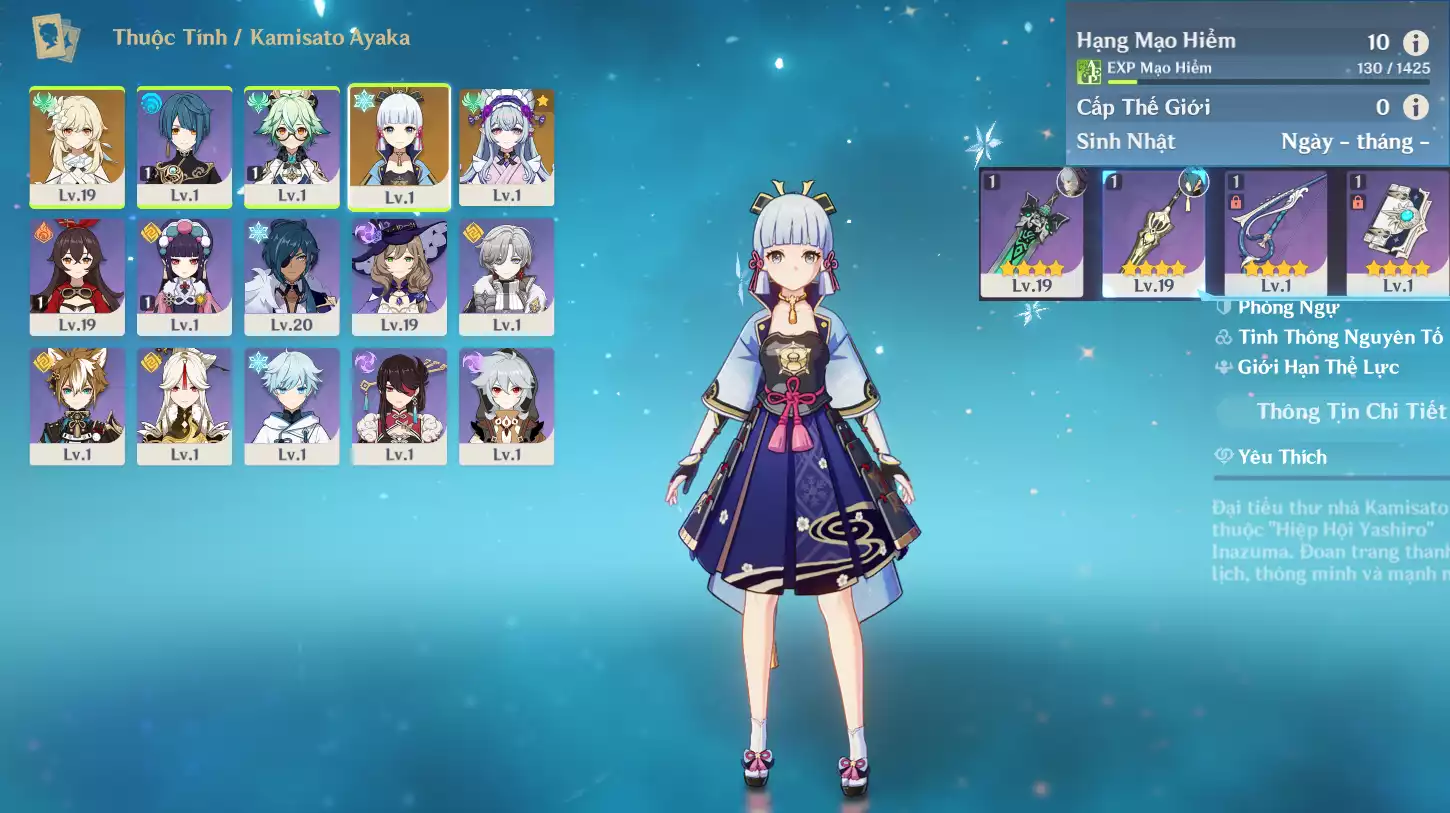Select Amber's Lv.19 portrait
The width and height of the screenshot is (1450, 813).
[77, 276]
